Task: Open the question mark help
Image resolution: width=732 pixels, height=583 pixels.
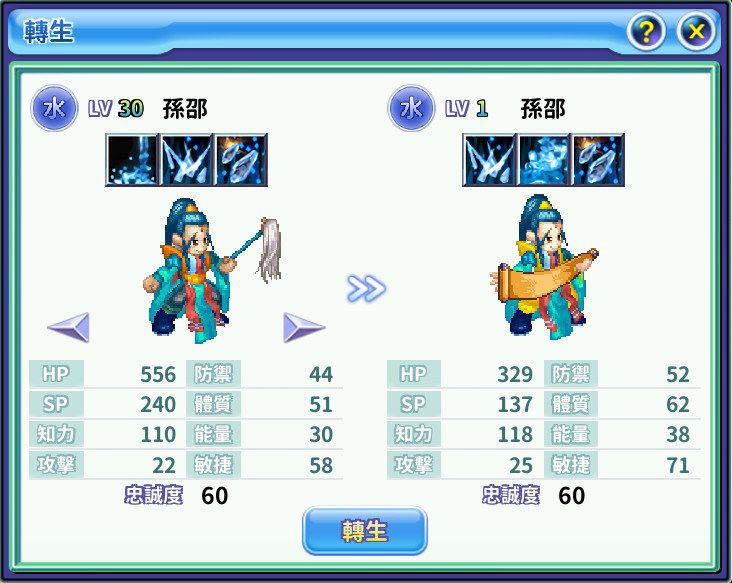Action: pyautogui.click(x=647, y=32)
